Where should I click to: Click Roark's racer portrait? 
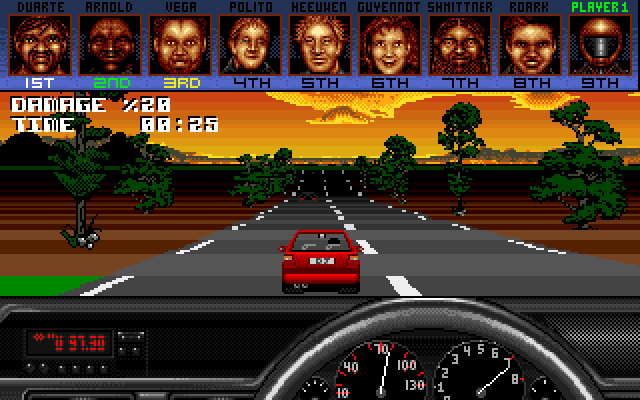[529, 44]
